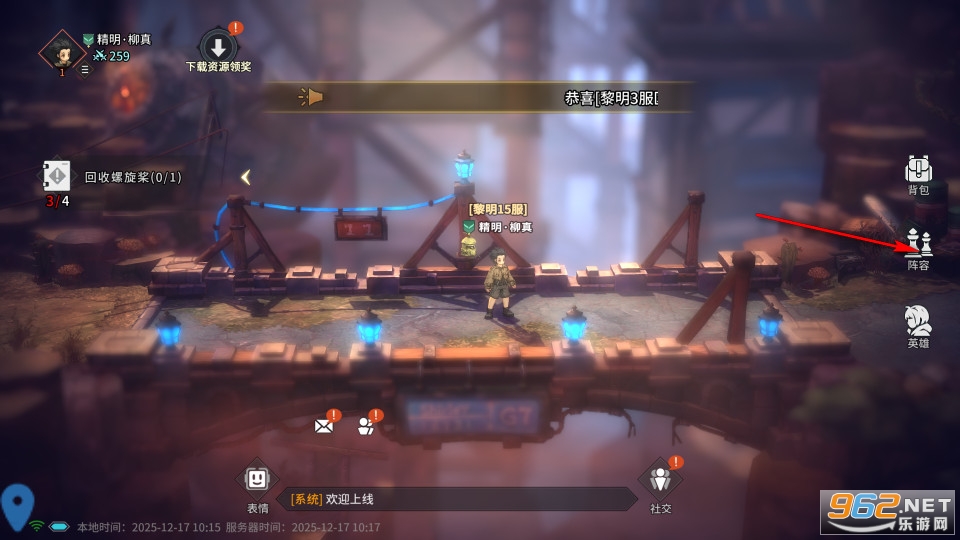960x540 pixels.
Task: Click the announcement banner with megaphone
Action: click(478, 97)
